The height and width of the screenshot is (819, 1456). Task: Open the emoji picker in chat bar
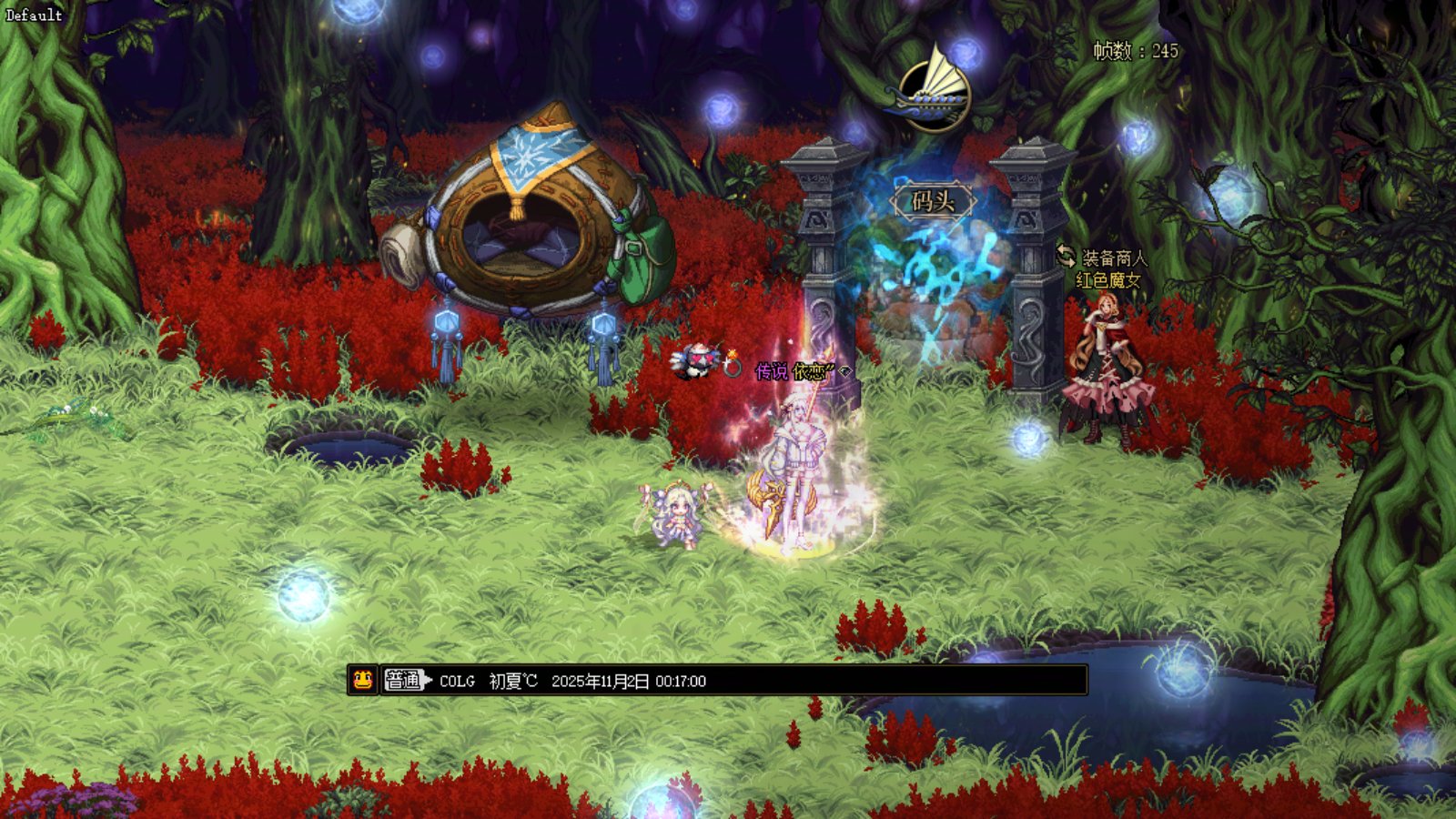click(x=362, y=680)
